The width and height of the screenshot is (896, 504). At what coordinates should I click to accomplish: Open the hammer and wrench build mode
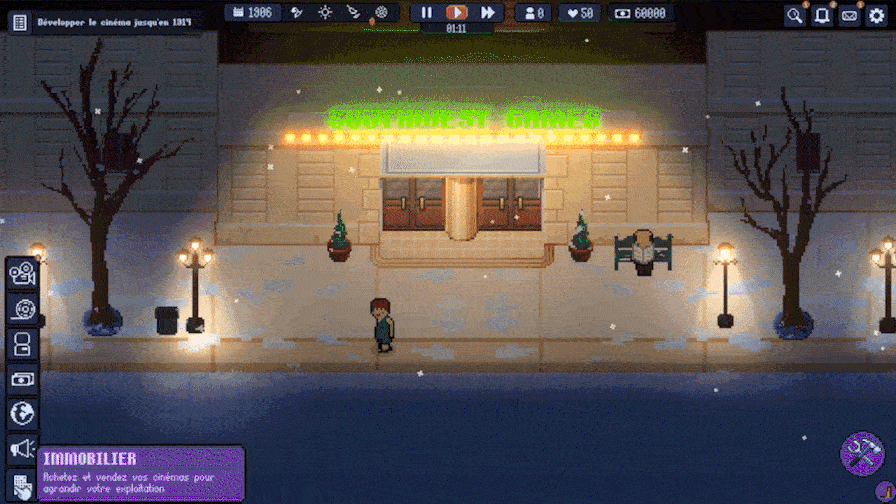(x=861, y=452)
